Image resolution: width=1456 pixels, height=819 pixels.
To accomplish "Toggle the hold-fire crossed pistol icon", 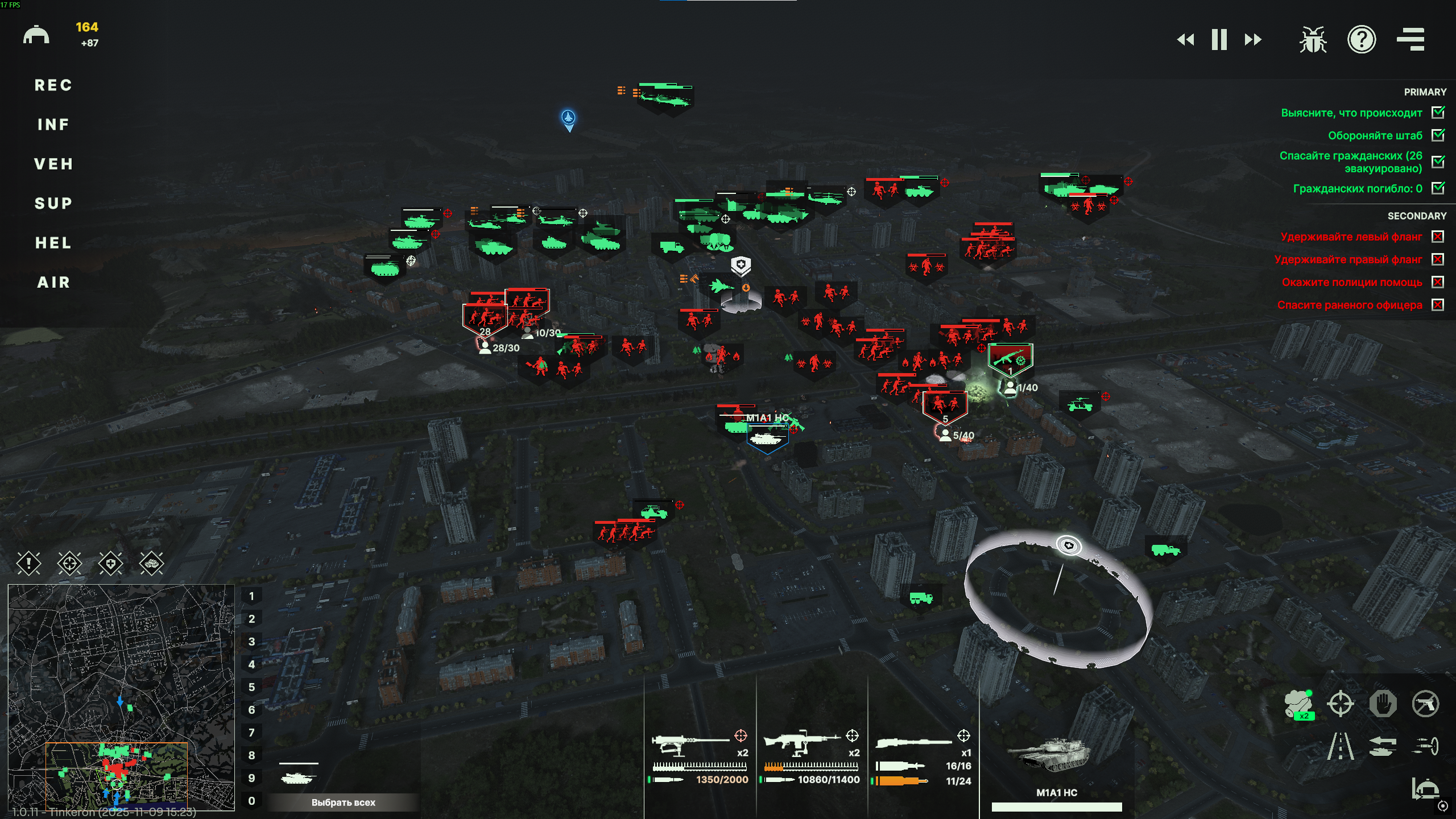I will pyautogui.click(x=1425, y=704).
